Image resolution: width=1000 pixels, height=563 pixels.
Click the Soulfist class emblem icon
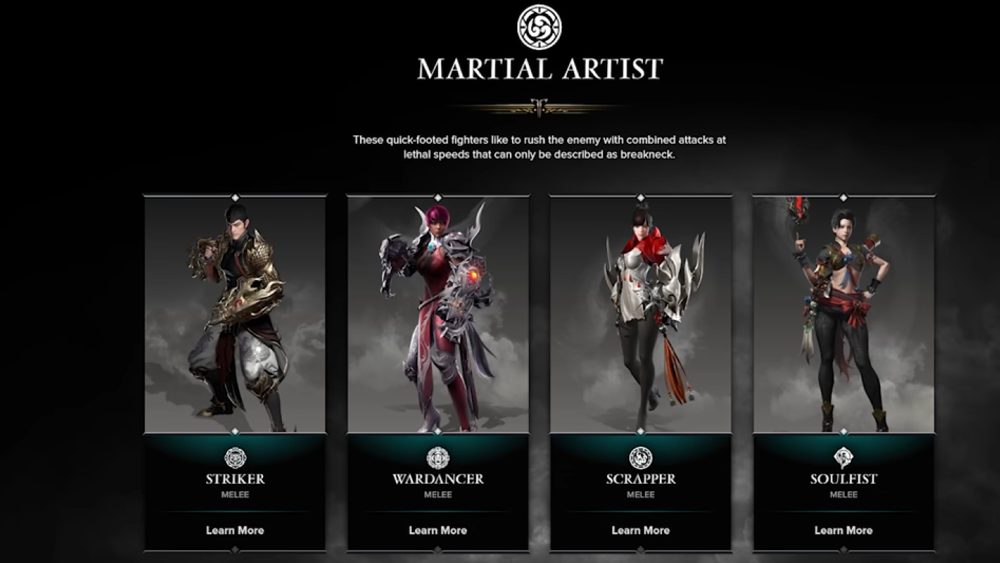(x=843, y=458)
